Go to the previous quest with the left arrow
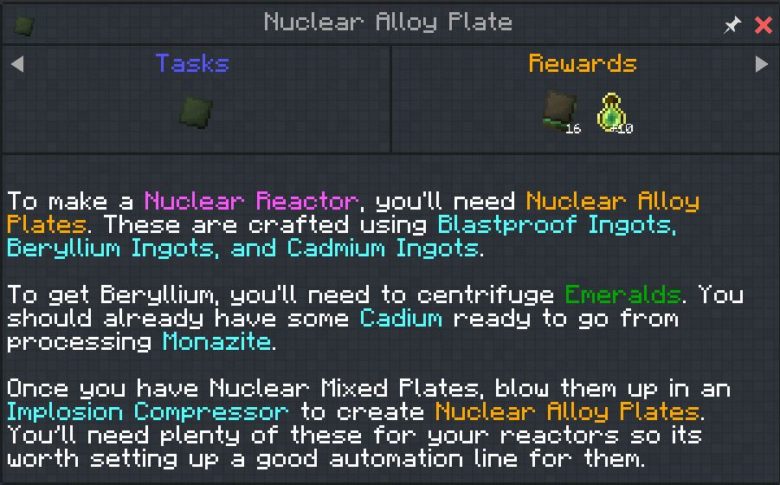Image resolution: width=780 pixels, height=485 pixels. 17,64
